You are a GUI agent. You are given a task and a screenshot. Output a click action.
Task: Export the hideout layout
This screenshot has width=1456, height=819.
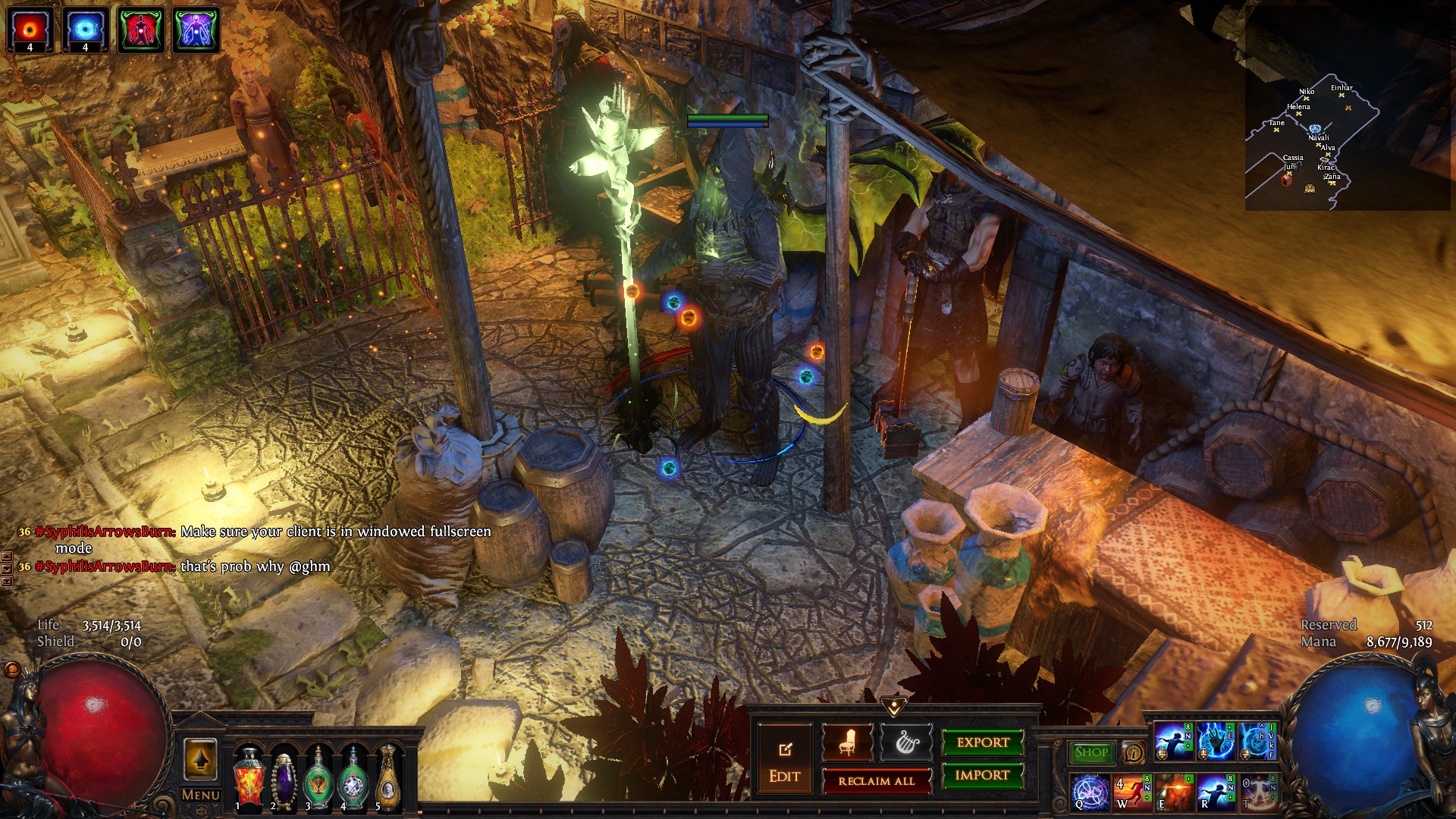point(983,742)
